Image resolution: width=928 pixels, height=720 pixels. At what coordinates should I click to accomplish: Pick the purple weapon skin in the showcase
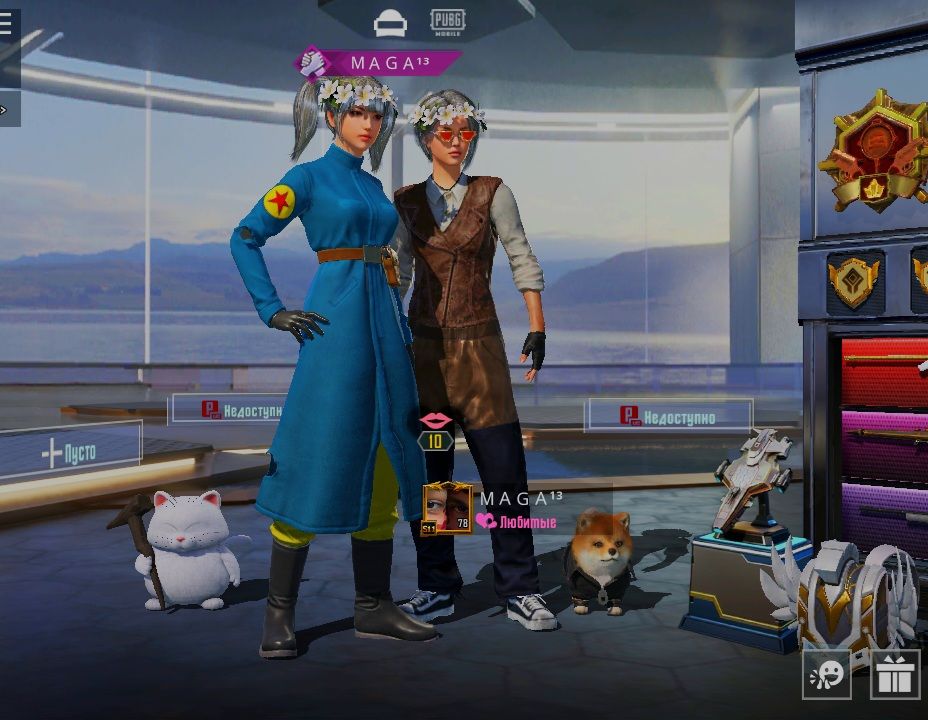tap(884, 513)
